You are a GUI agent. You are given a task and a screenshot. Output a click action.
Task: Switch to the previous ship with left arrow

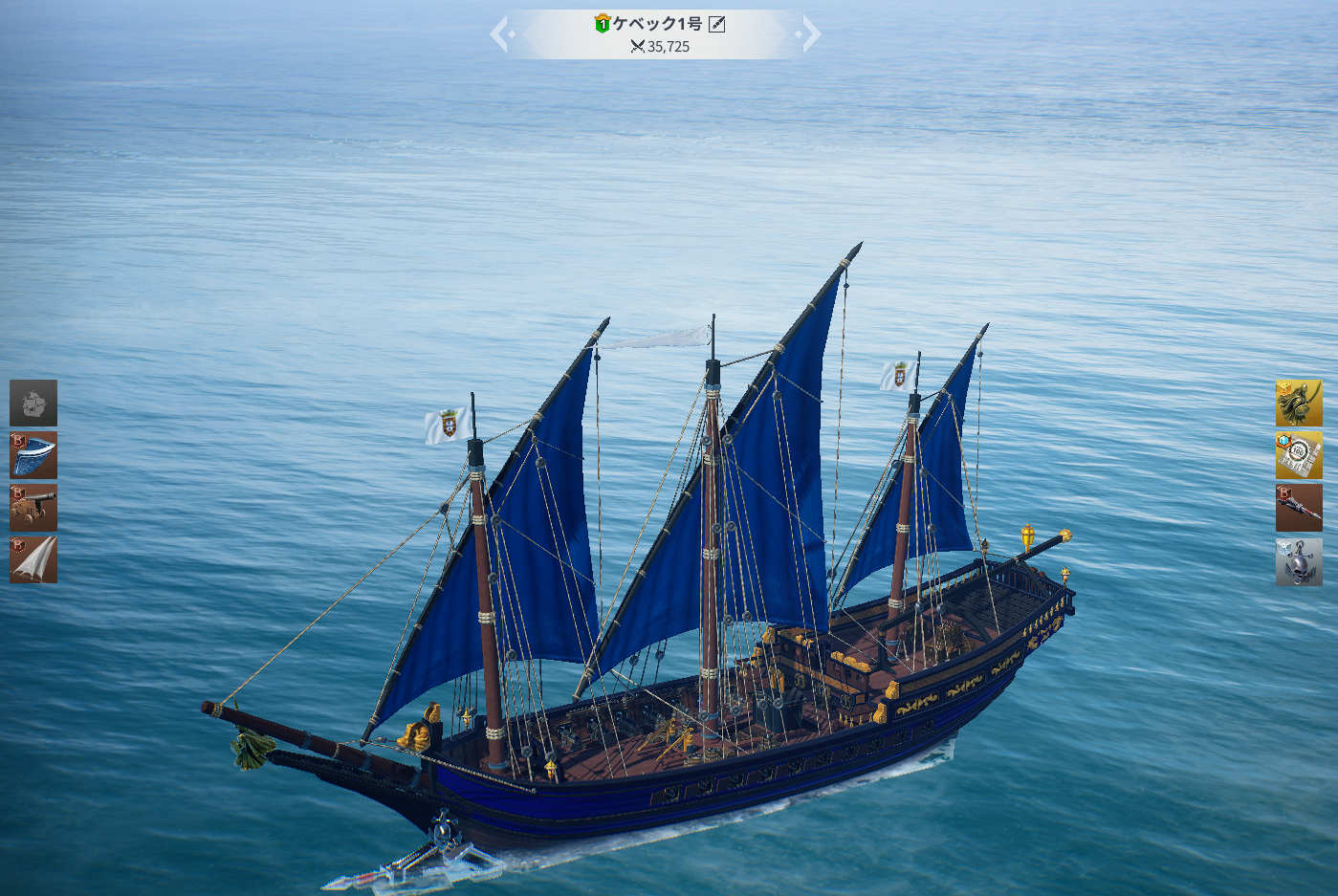pyautogui.click(x=500, y=34)
